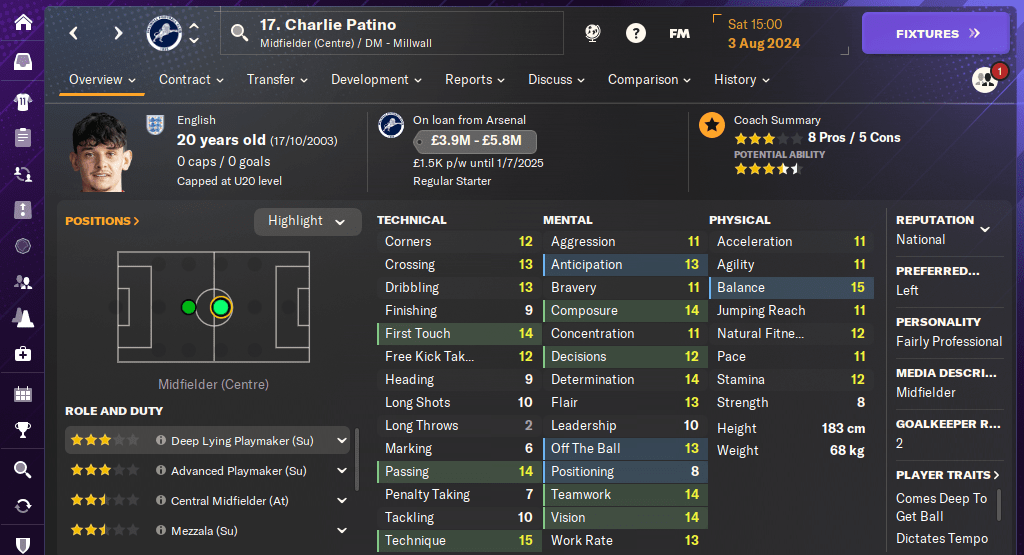
Task: Open the Transfer dropdown tab
Action: pos(277,79)
